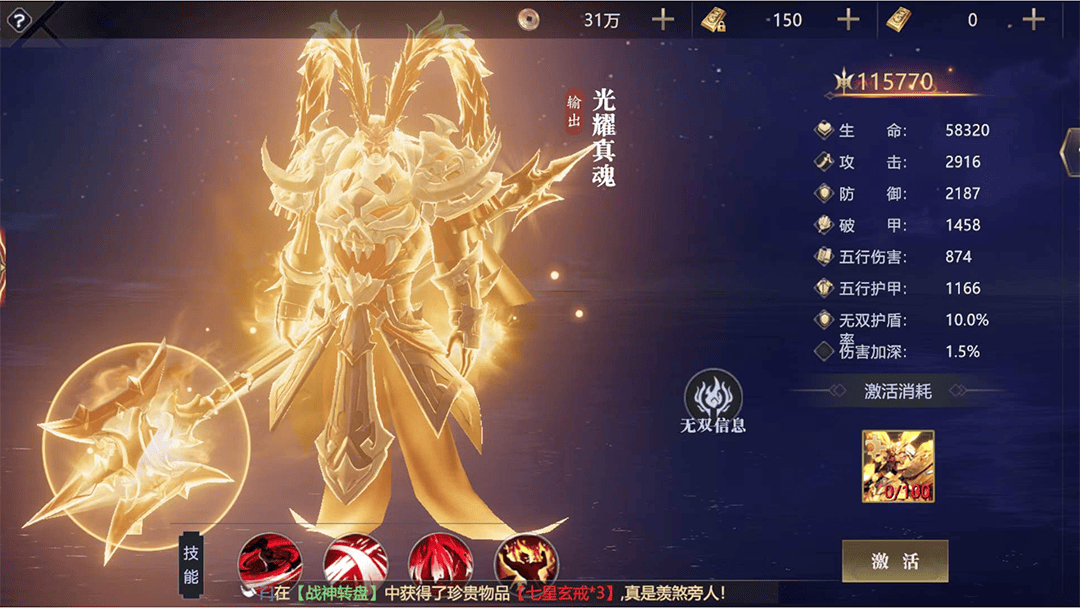The height and width of the screenshot is (608, 1080).
Task: Select the activation cost item showing 0/100
Action: tap(898, 466)
